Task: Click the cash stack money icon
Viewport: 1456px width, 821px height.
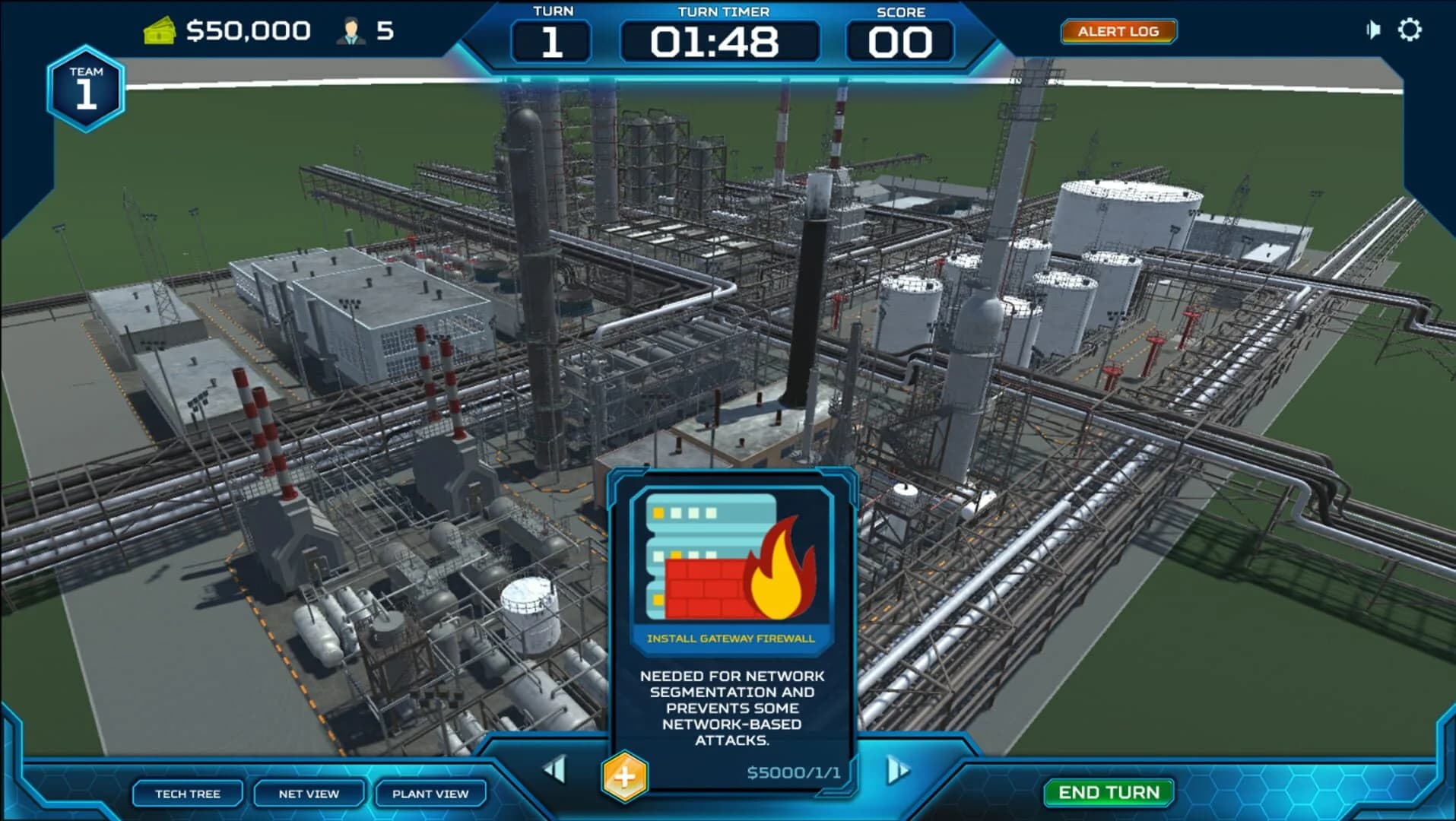Action: click(160, 30)
